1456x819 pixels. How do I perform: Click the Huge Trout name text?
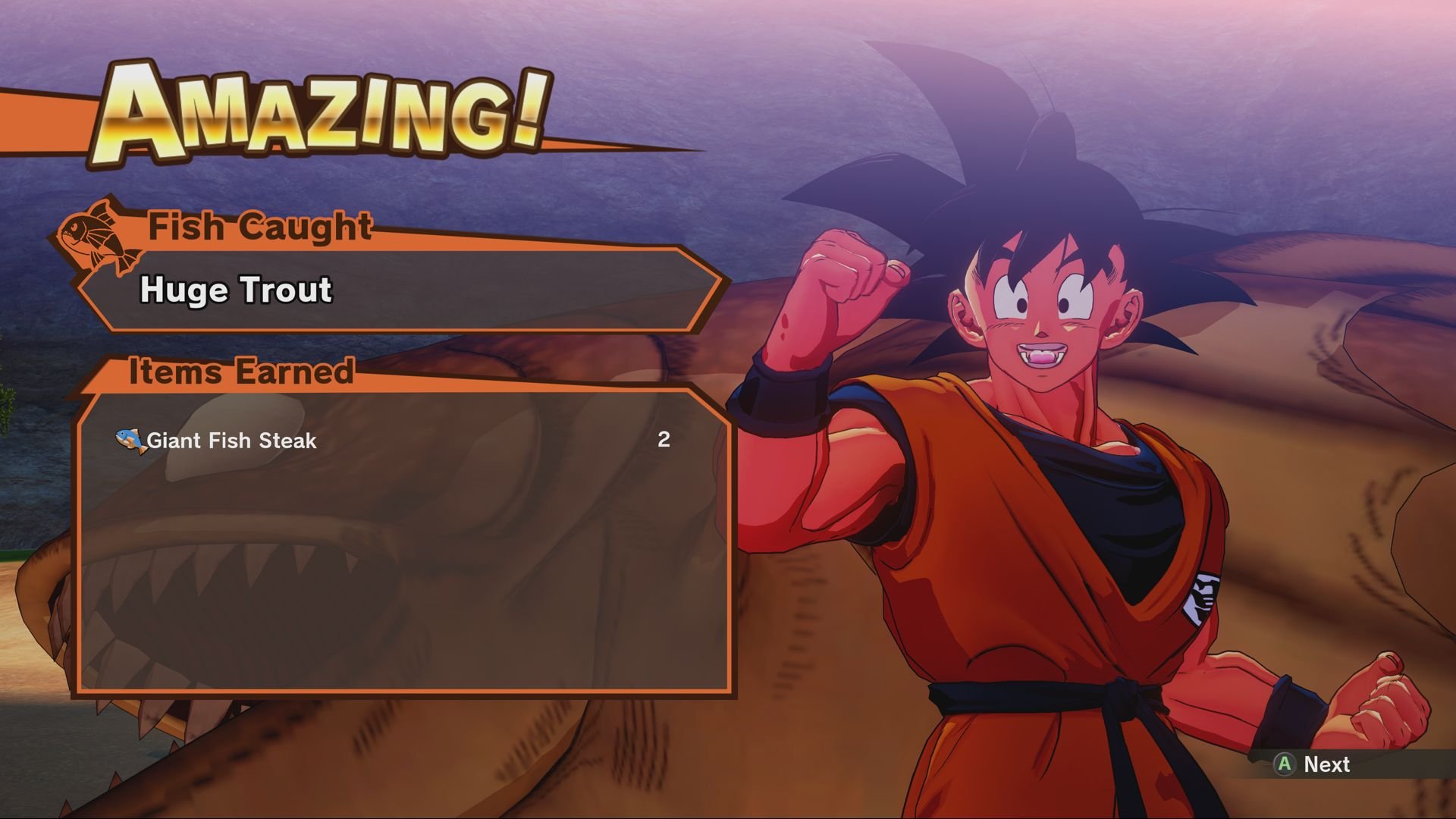pos(235,290)
